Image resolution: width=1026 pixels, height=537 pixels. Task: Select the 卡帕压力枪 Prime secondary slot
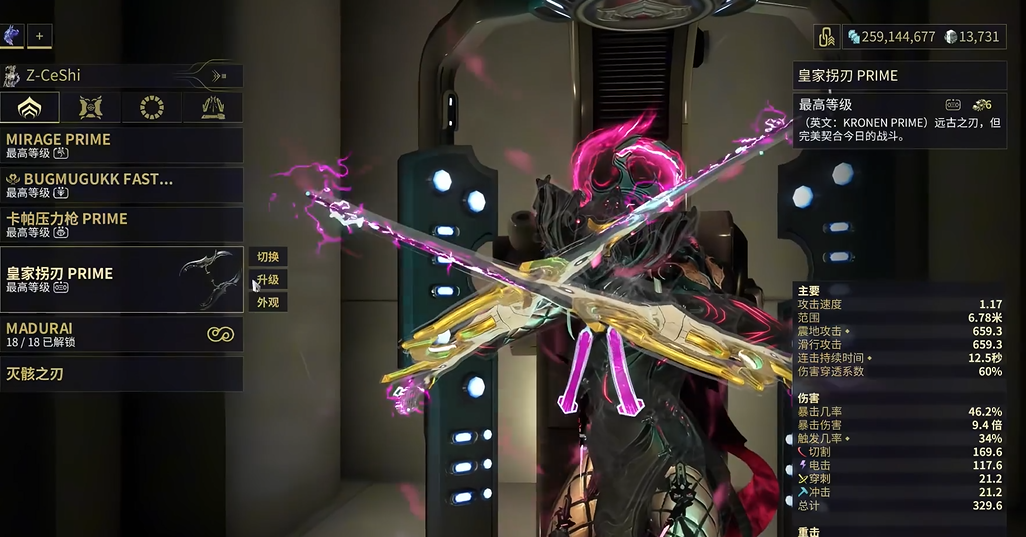click(121, 225)
